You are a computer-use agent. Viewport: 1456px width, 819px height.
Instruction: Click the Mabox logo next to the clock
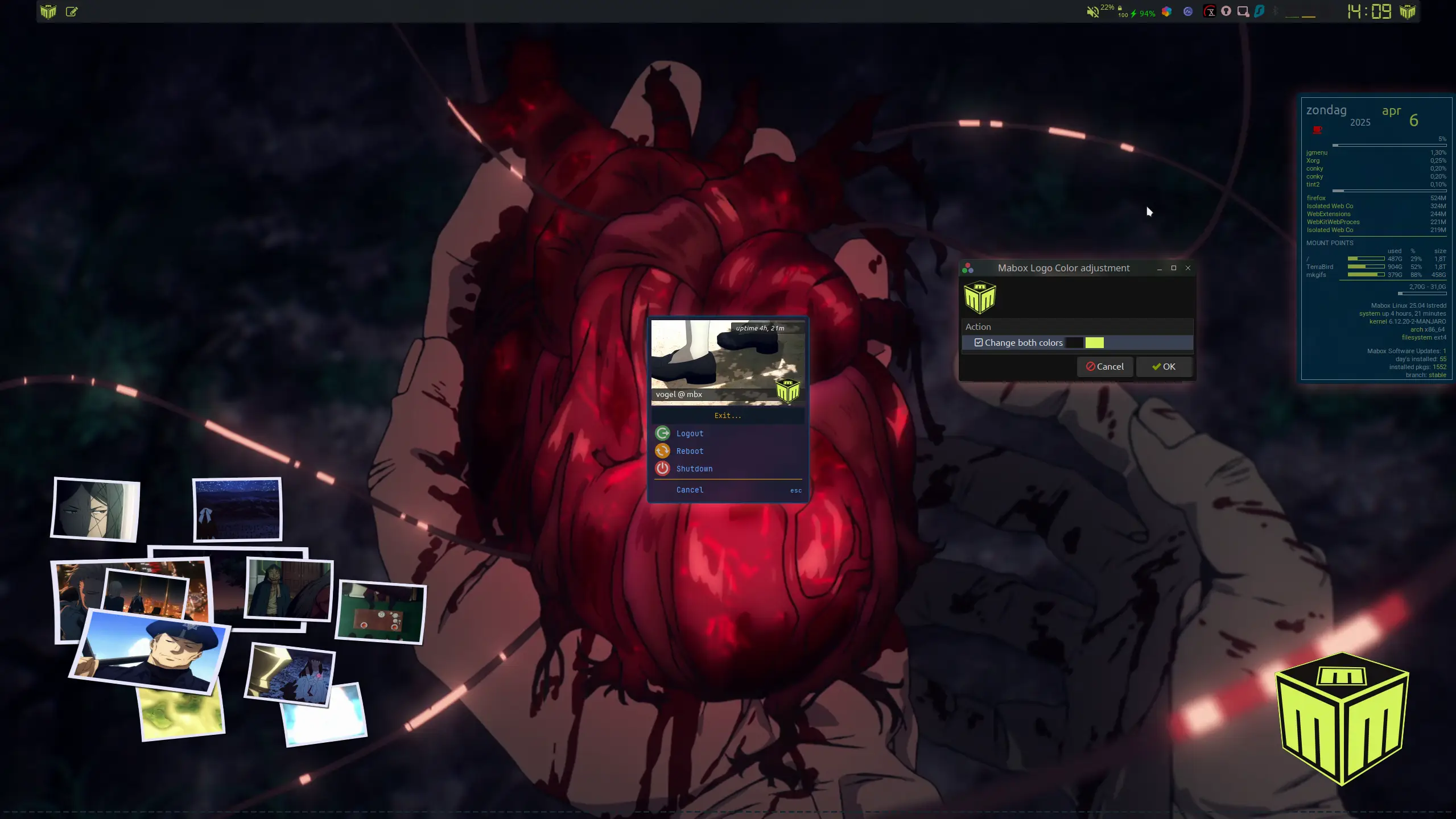[1407, 11]
